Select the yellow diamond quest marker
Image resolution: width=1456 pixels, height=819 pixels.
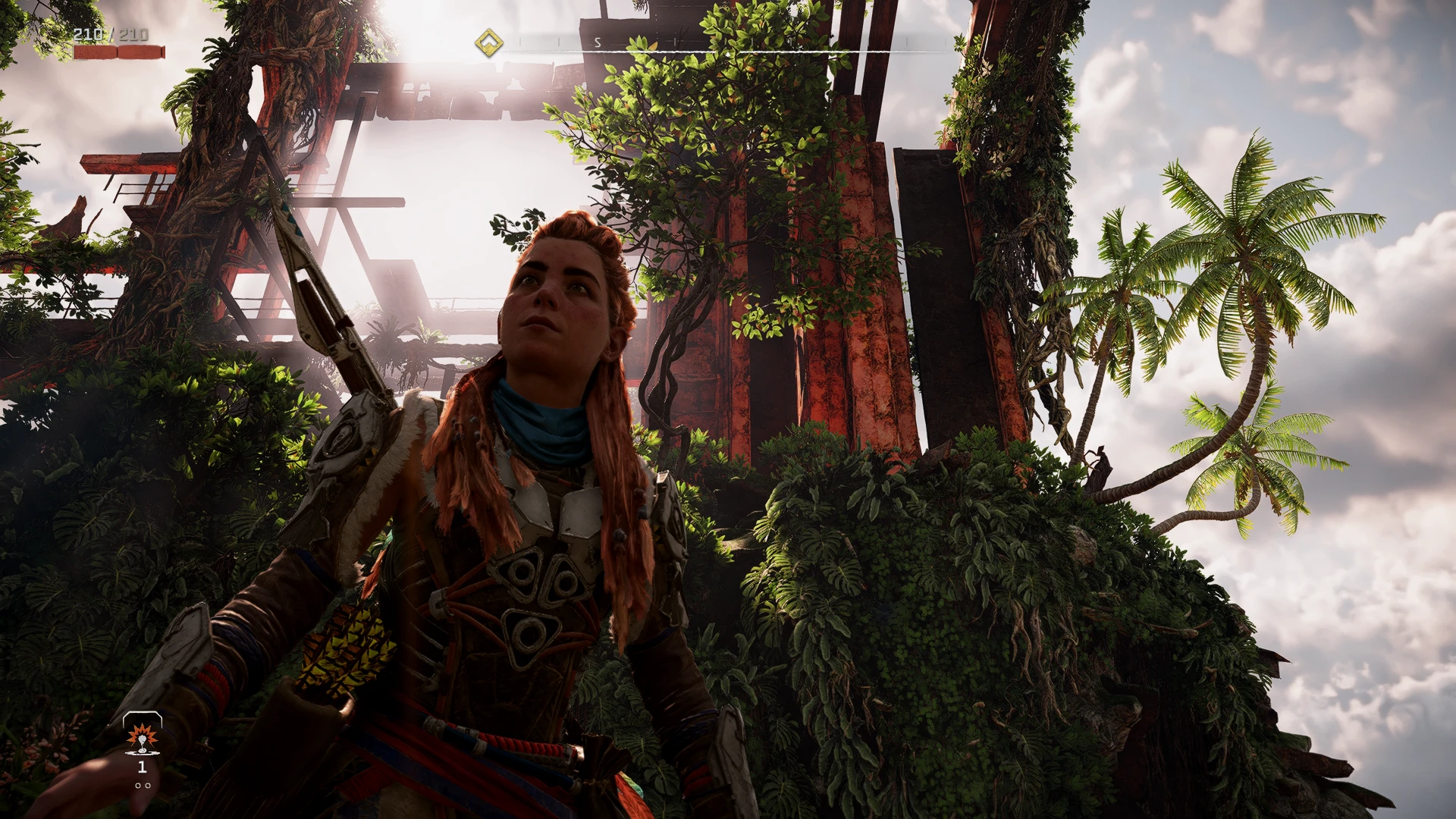pos(489,43)
